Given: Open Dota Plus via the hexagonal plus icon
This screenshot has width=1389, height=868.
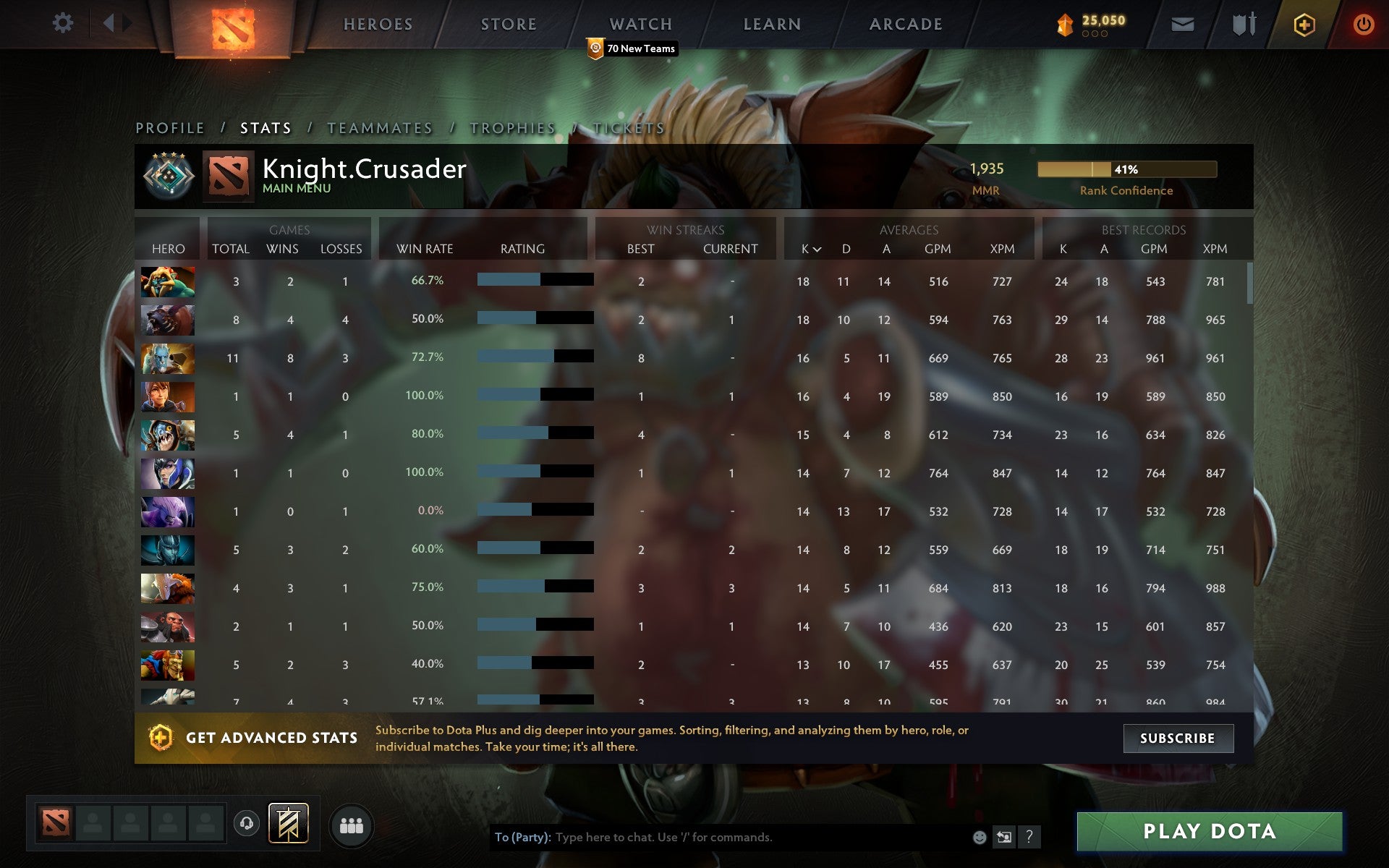Looking at the screenshot, I should (x=1303, y=23).
